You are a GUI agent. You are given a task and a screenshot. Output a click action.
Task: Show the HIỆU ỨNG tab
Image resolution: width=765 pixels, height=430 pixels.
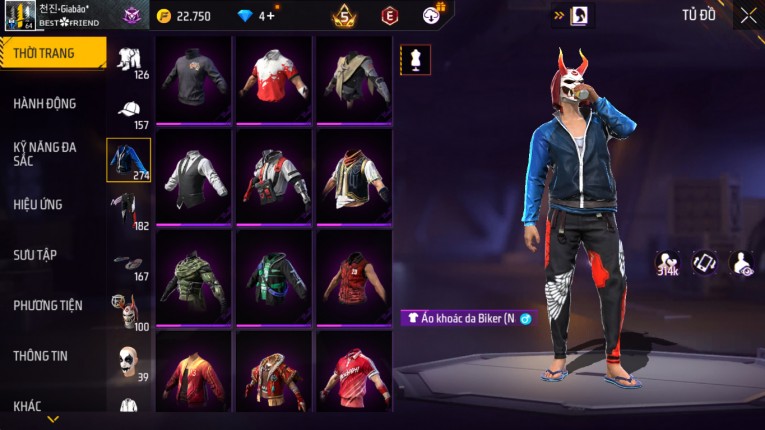pos(38,205)
